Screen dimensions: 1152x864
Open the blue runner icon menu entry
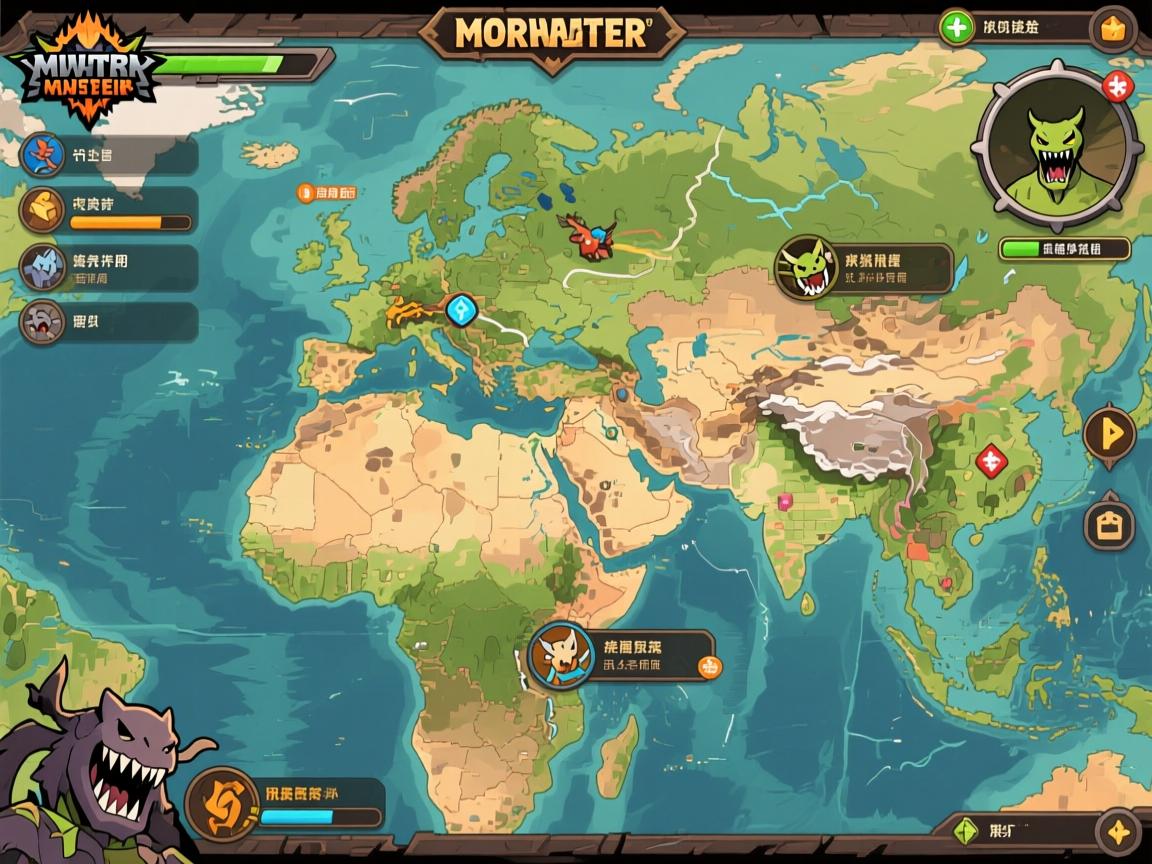click(42, 155)
